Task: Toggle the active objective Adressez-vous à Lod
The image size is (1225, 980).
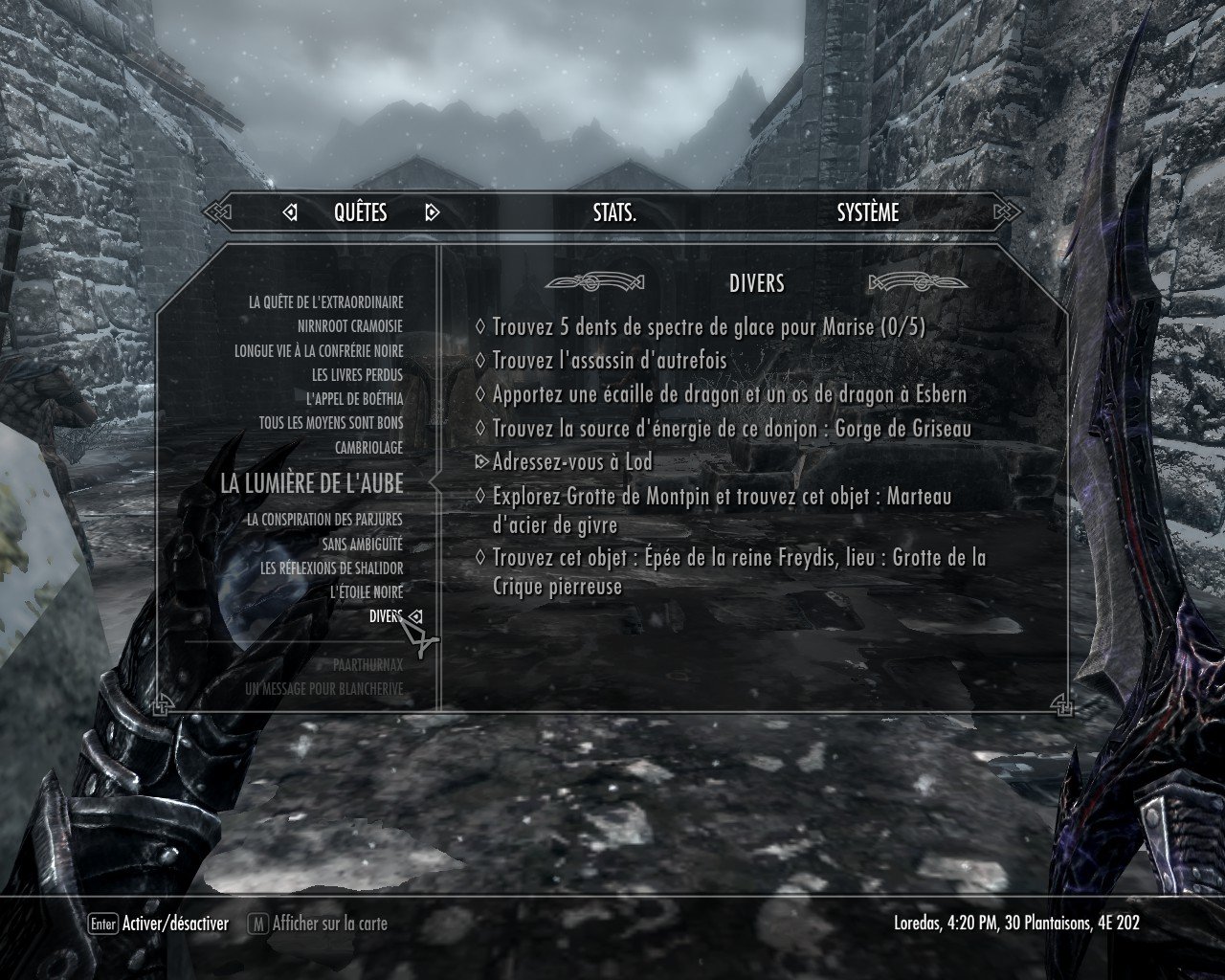Action: tap(571, 462)
